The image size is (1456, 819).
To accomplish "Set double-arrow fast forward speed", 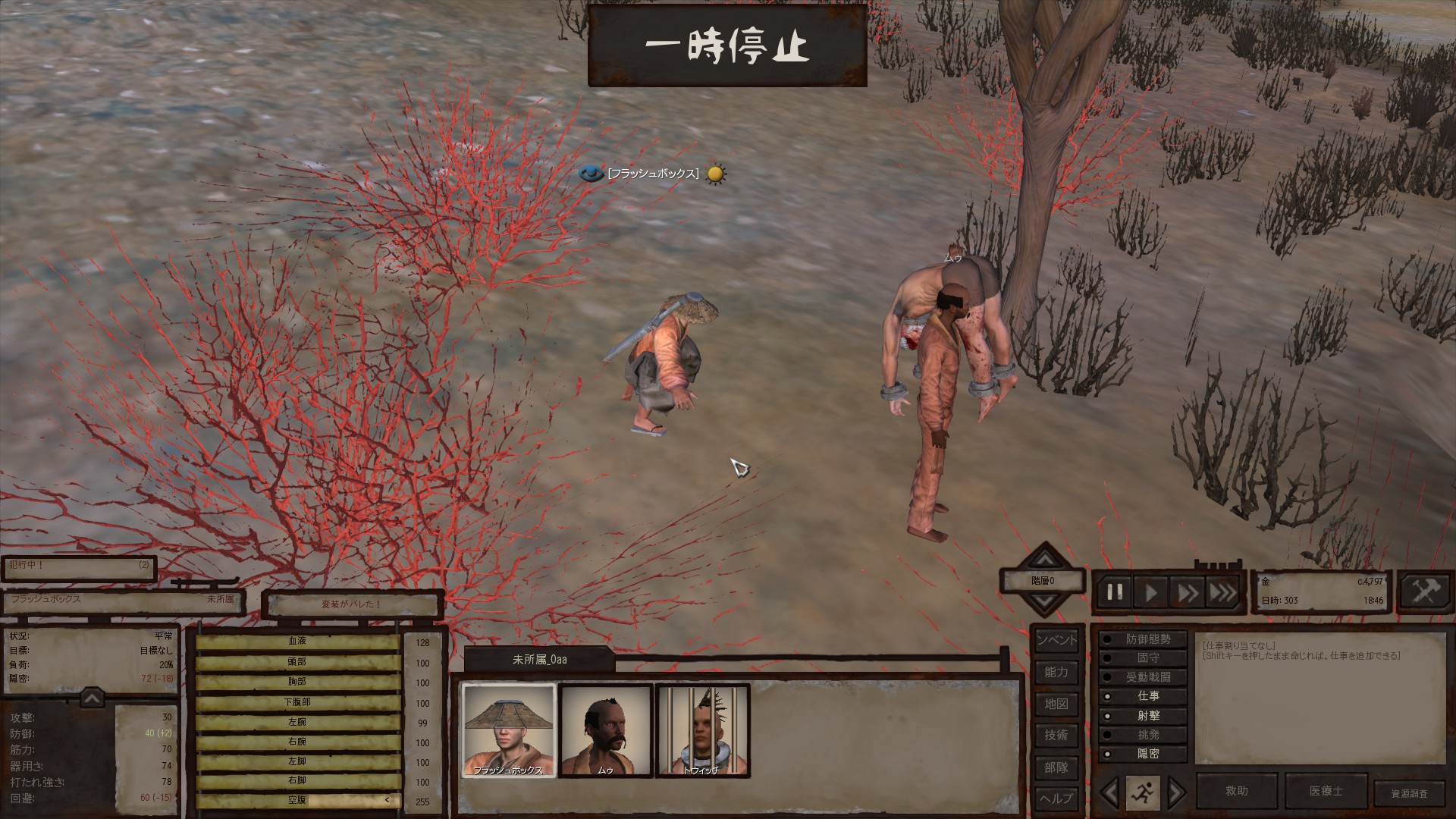I will pos(1187,592).
